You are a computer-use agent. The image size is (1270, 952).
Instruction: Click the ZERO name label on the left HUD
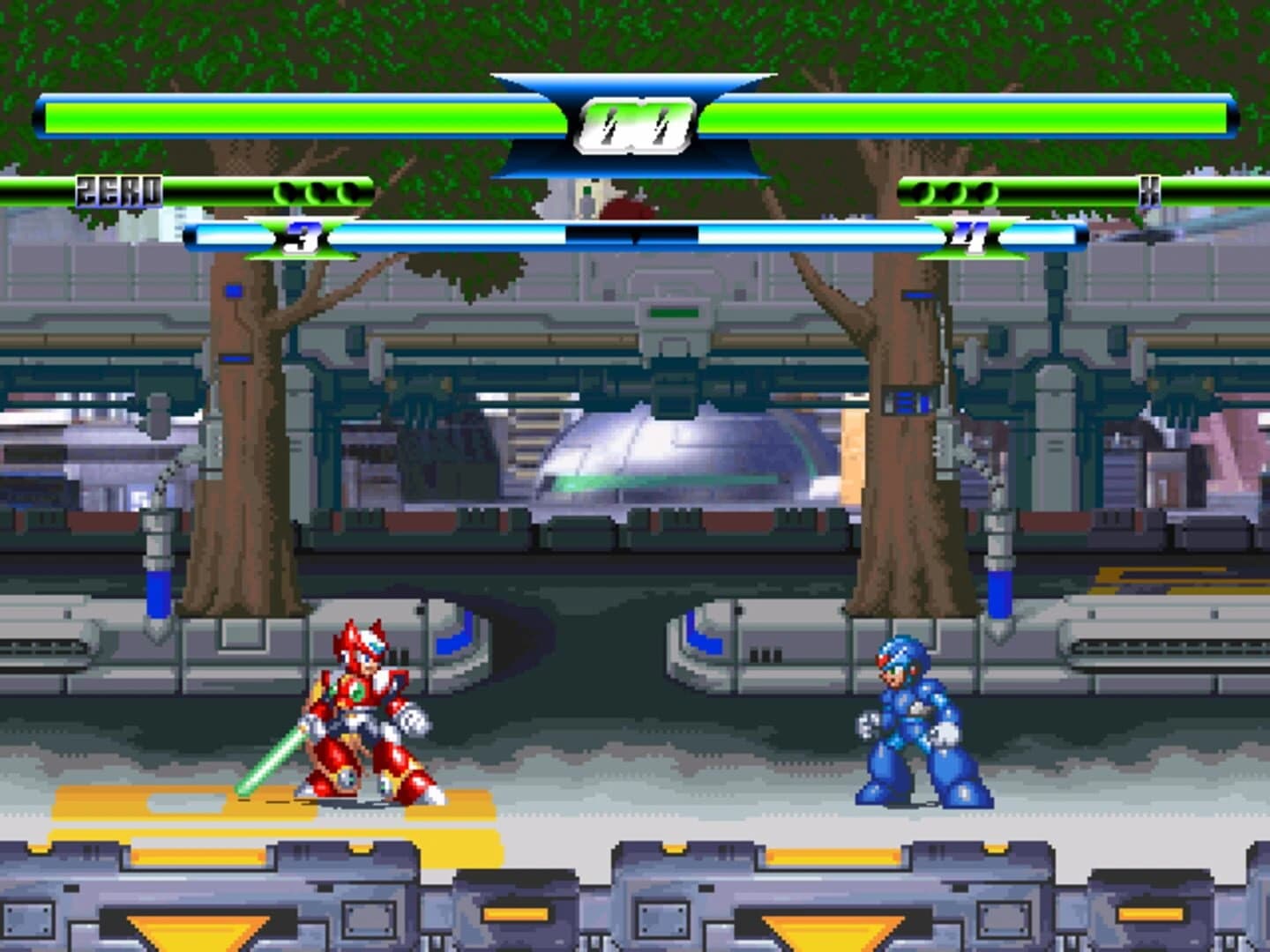tap(120, 189)
